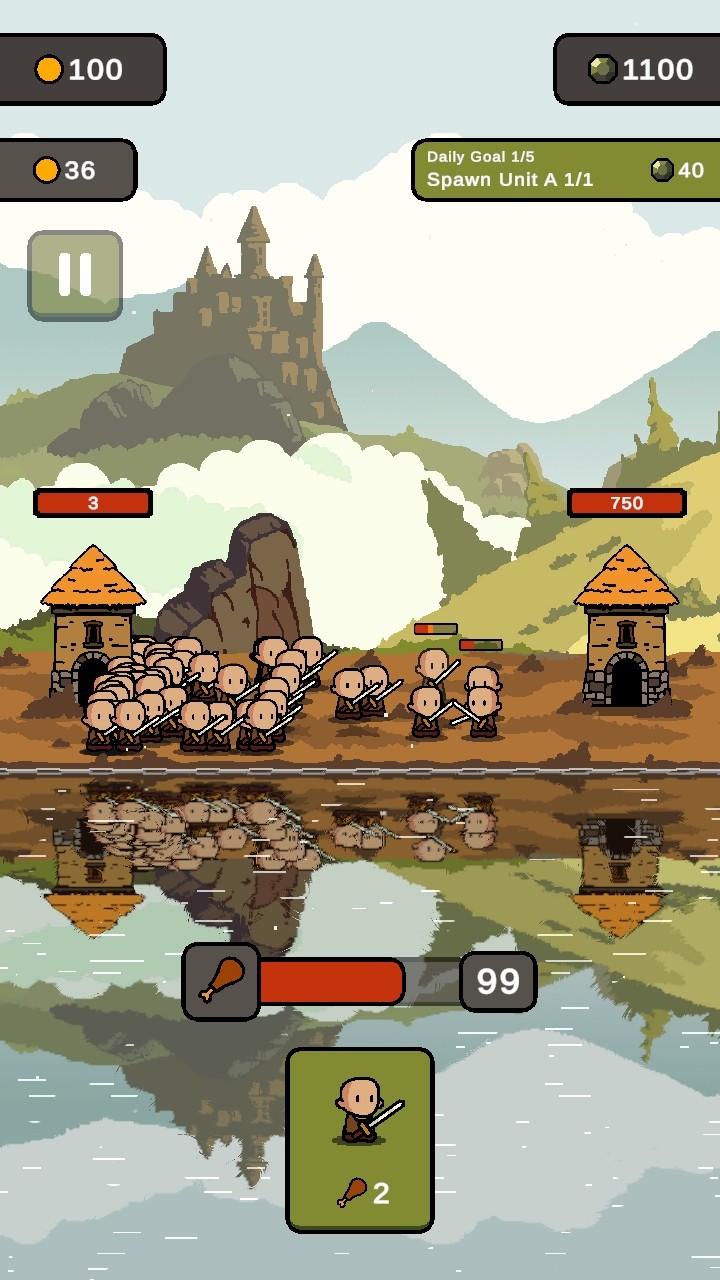The image size is (720, 1280).
Task: Spawn a swordsman unit card
Action: tap(360, 1139)
